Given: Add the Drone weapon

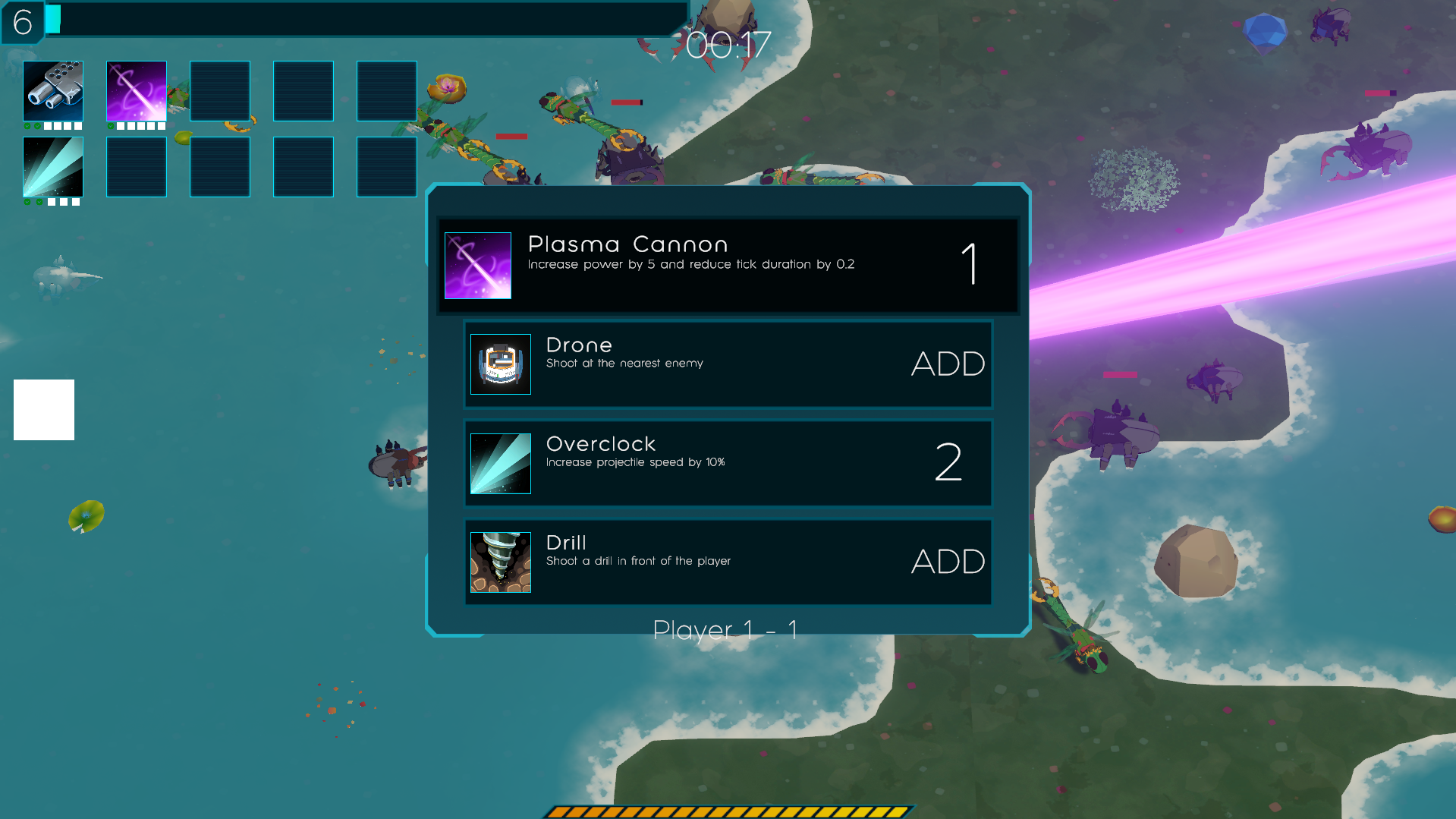Looking at the screenshot, I should (x=728, y=364).
